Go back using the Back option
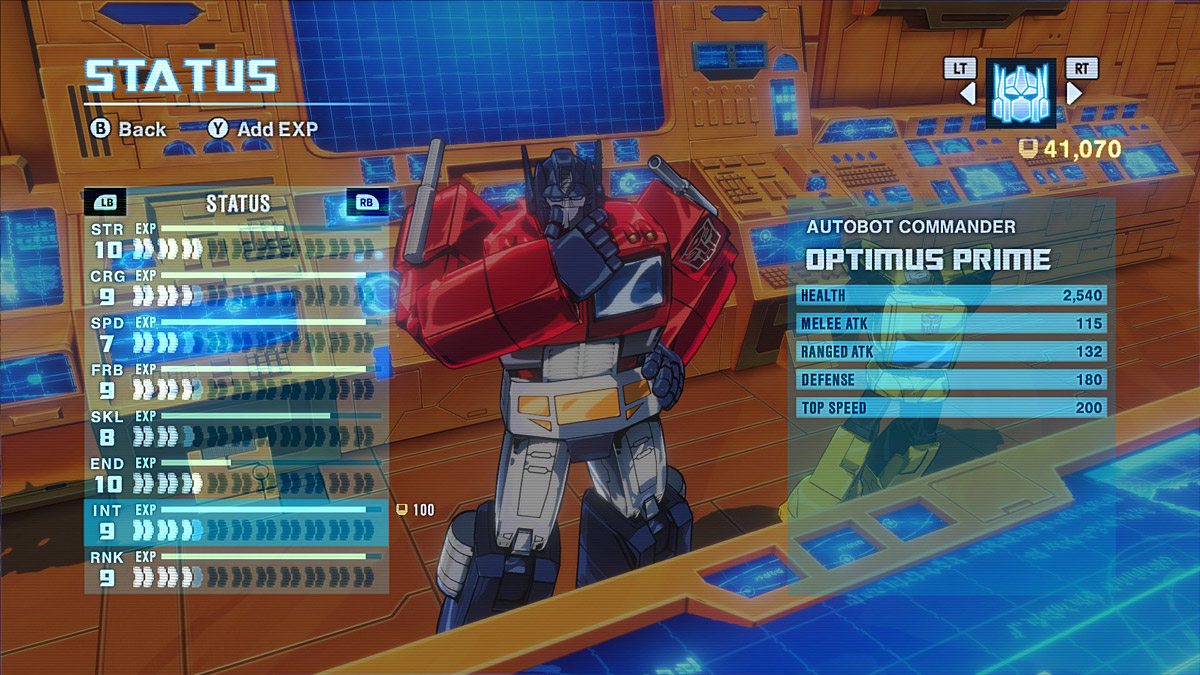The height and width of the screenshot is (675, 1200). pos(130,129)
